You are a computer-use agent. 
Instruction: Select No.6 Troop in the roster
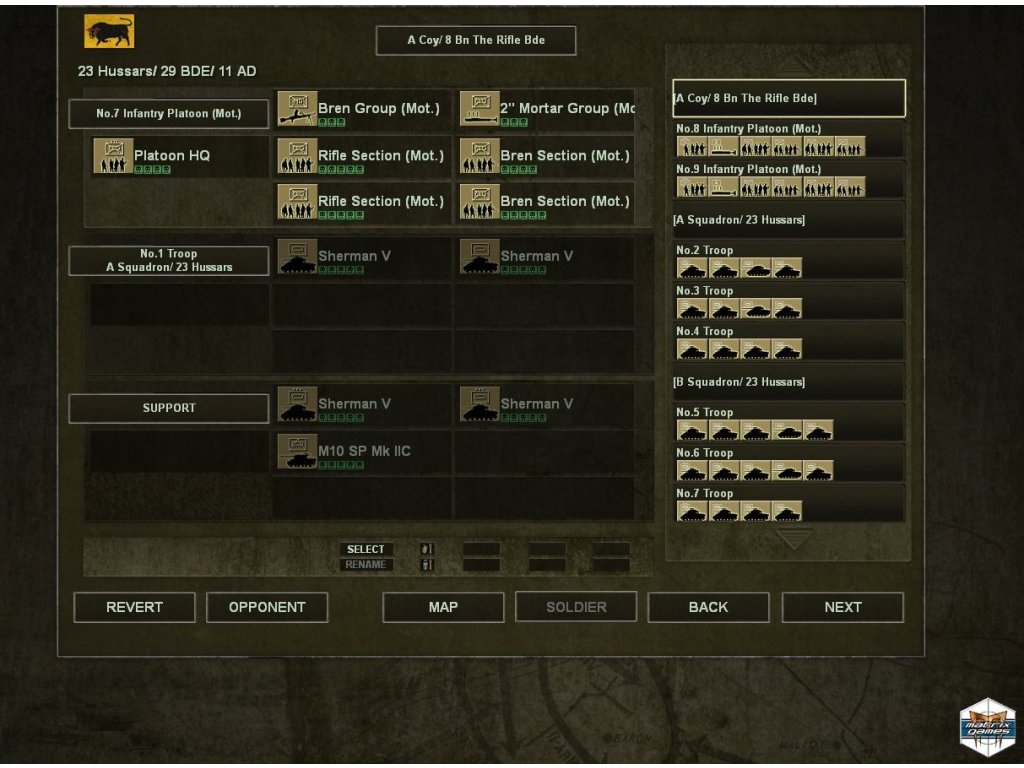tap(789, 463)
